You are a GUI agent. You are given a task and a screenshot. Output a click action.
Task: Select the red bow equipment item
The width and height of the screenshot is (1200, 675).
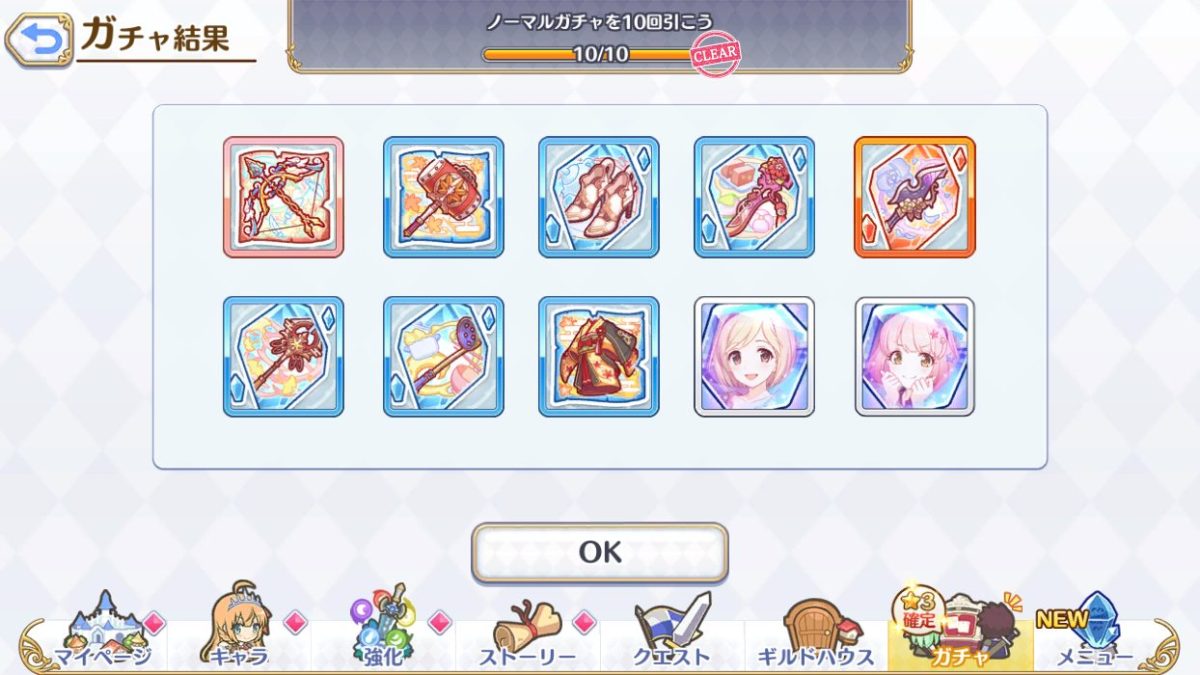coord(283,197)
